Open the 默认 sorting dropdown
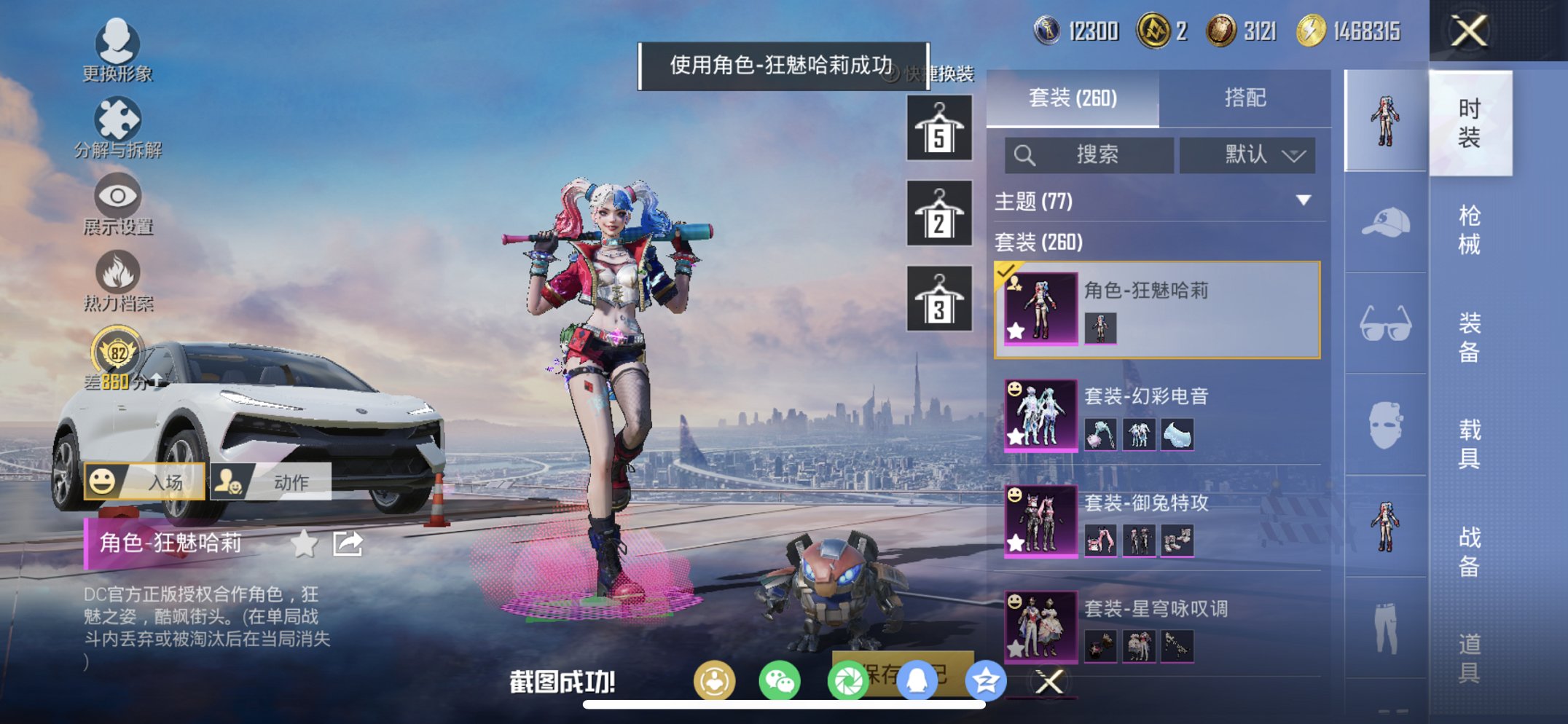Viewport: 1568px width, 724px height. (x=1247, y=155)
